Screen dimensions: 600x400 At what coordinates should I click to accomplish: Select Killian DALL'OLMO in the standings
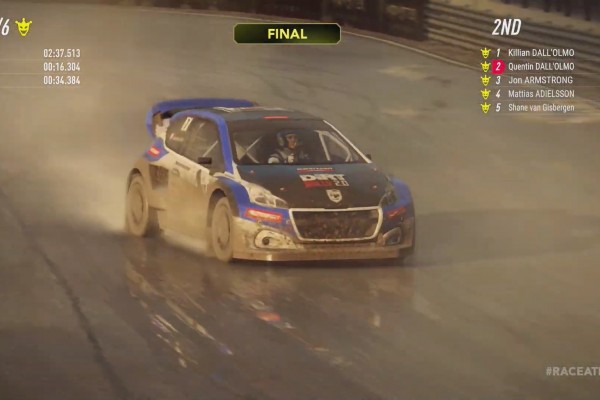pos(540,53)
